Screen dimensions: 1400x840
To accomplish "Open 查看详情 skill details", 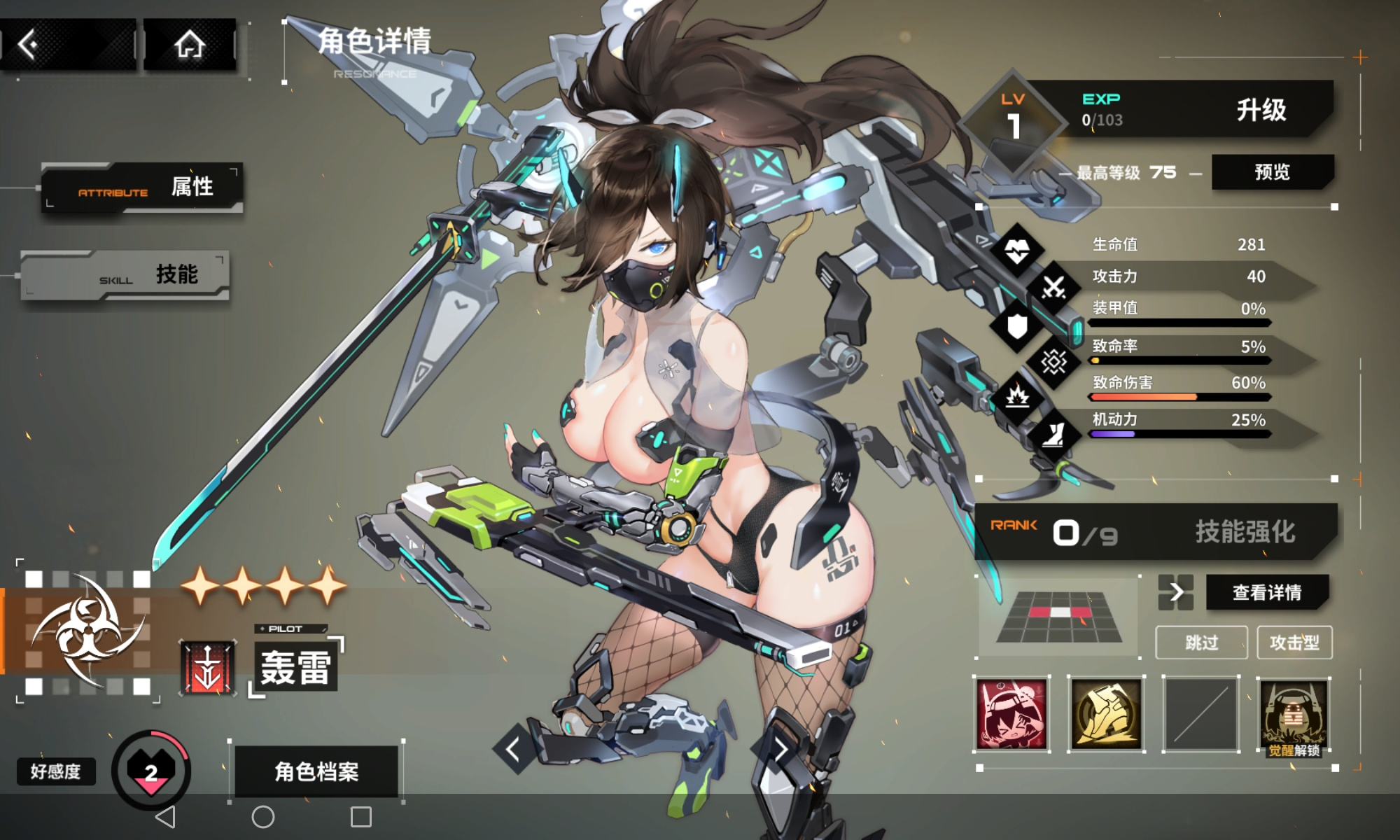I will point(1268,591).
